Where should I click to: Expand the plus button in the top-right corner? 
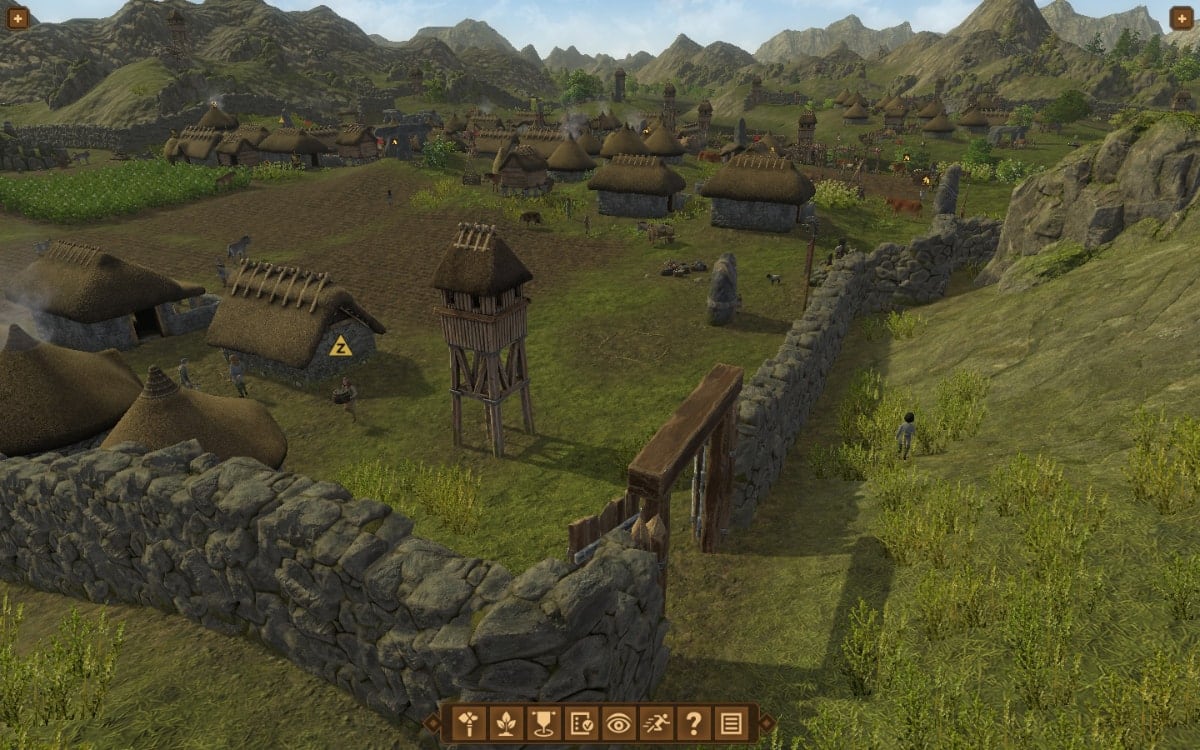click(1181, 18)
